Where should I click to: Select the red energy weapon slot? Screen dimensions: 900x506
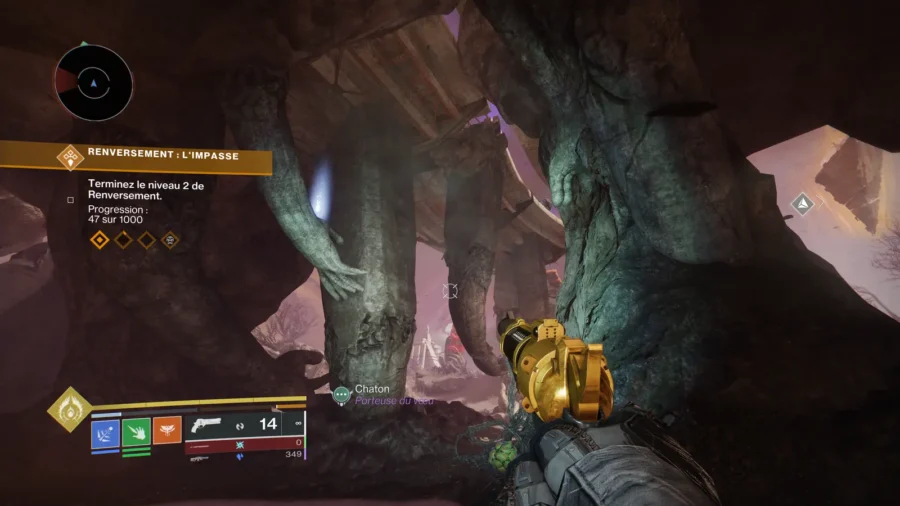click(244, 442)
